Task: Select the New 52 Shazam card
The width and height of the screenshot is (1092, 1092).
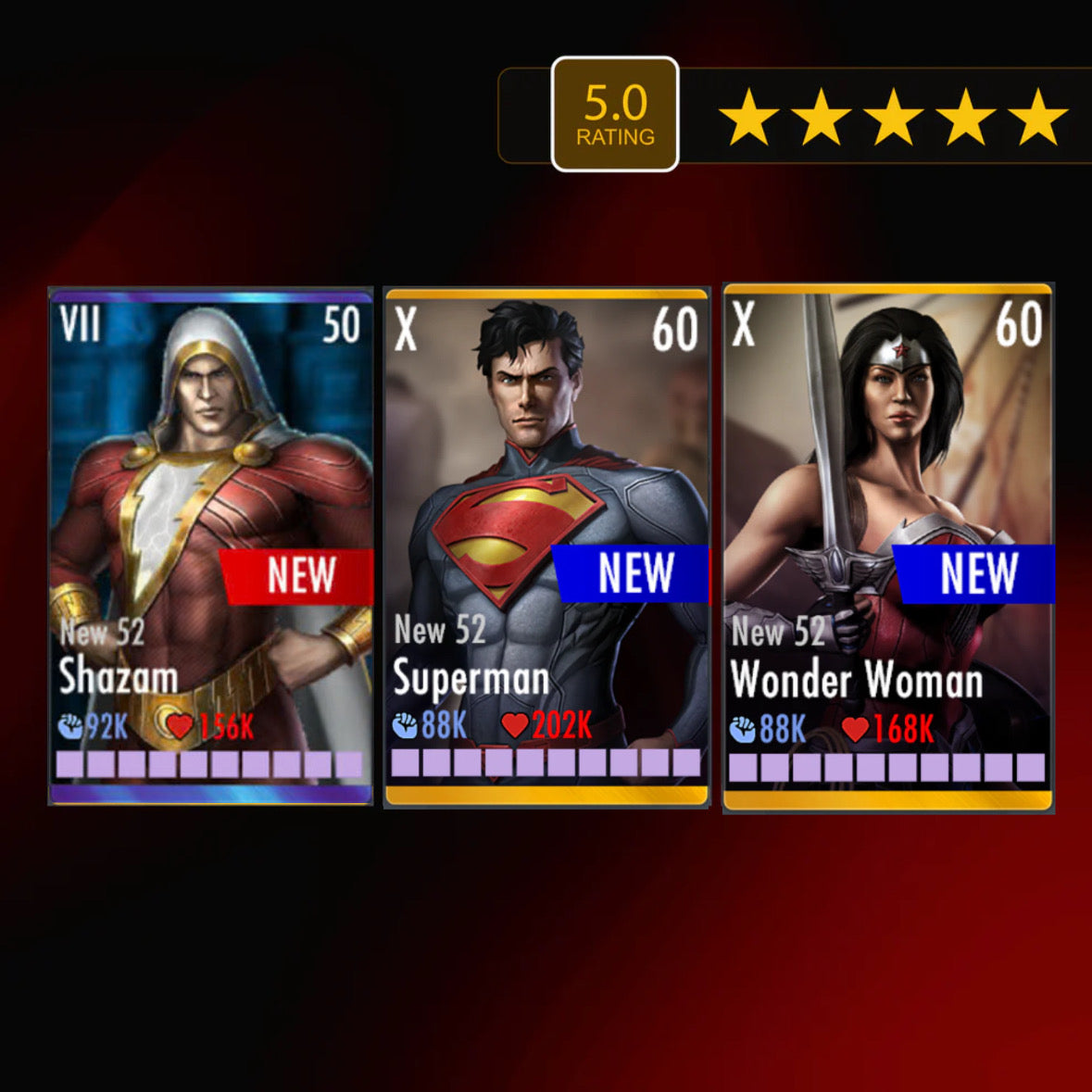Action: click(x=211, y=545)
